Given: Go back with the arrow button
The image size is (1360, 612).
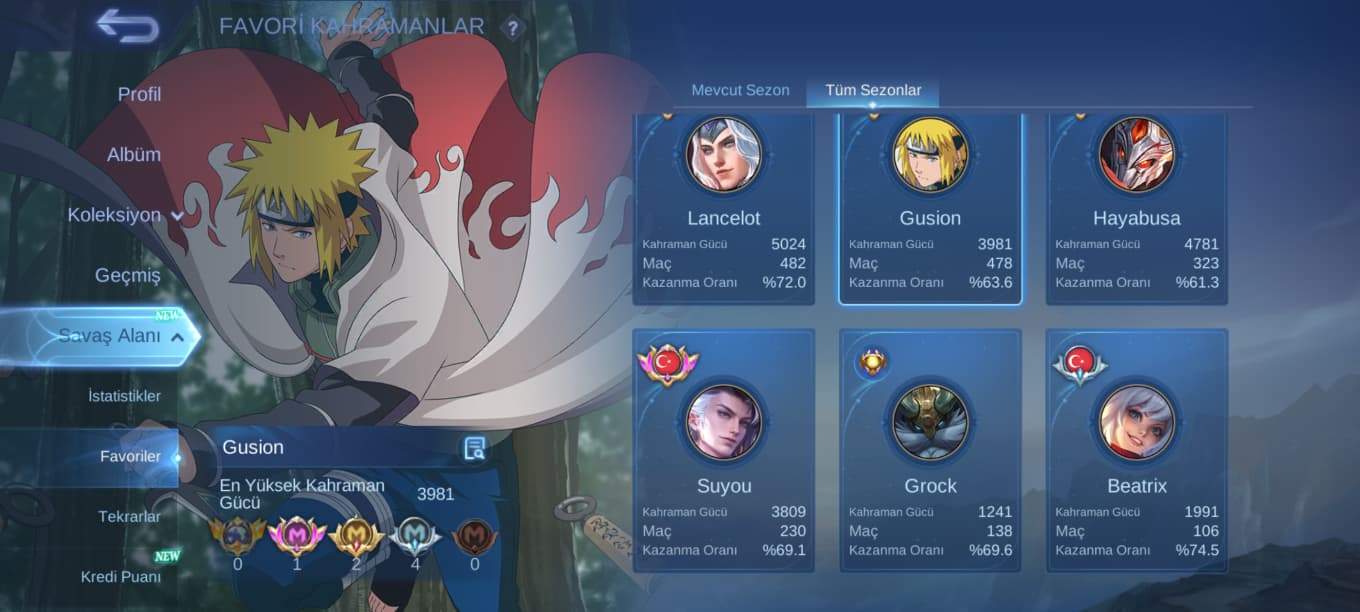Looking at the screenshot, I should (127, 26).
